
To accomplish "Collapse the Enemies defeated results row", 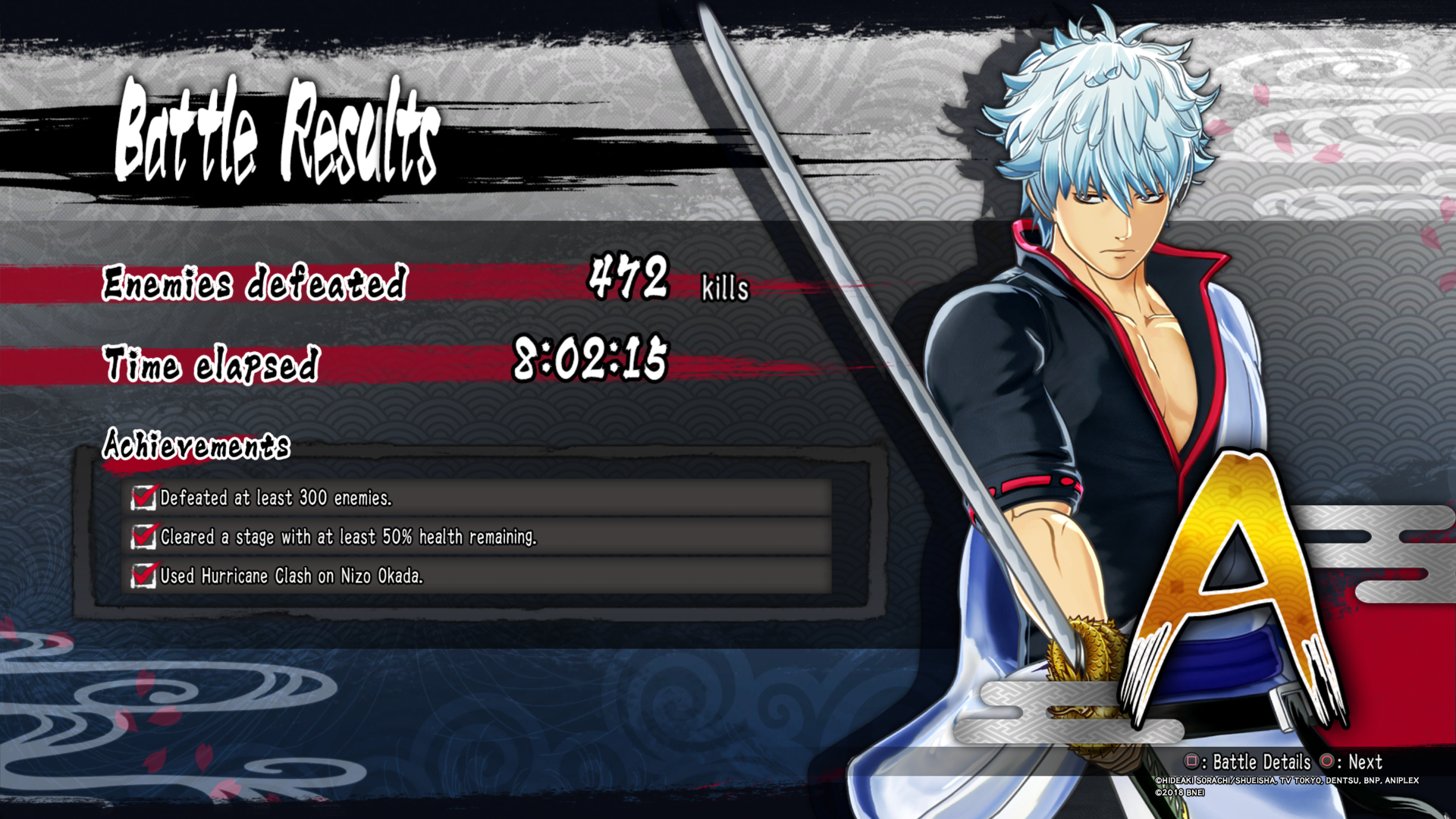I will pyautogui.click(x=254, y=284).
